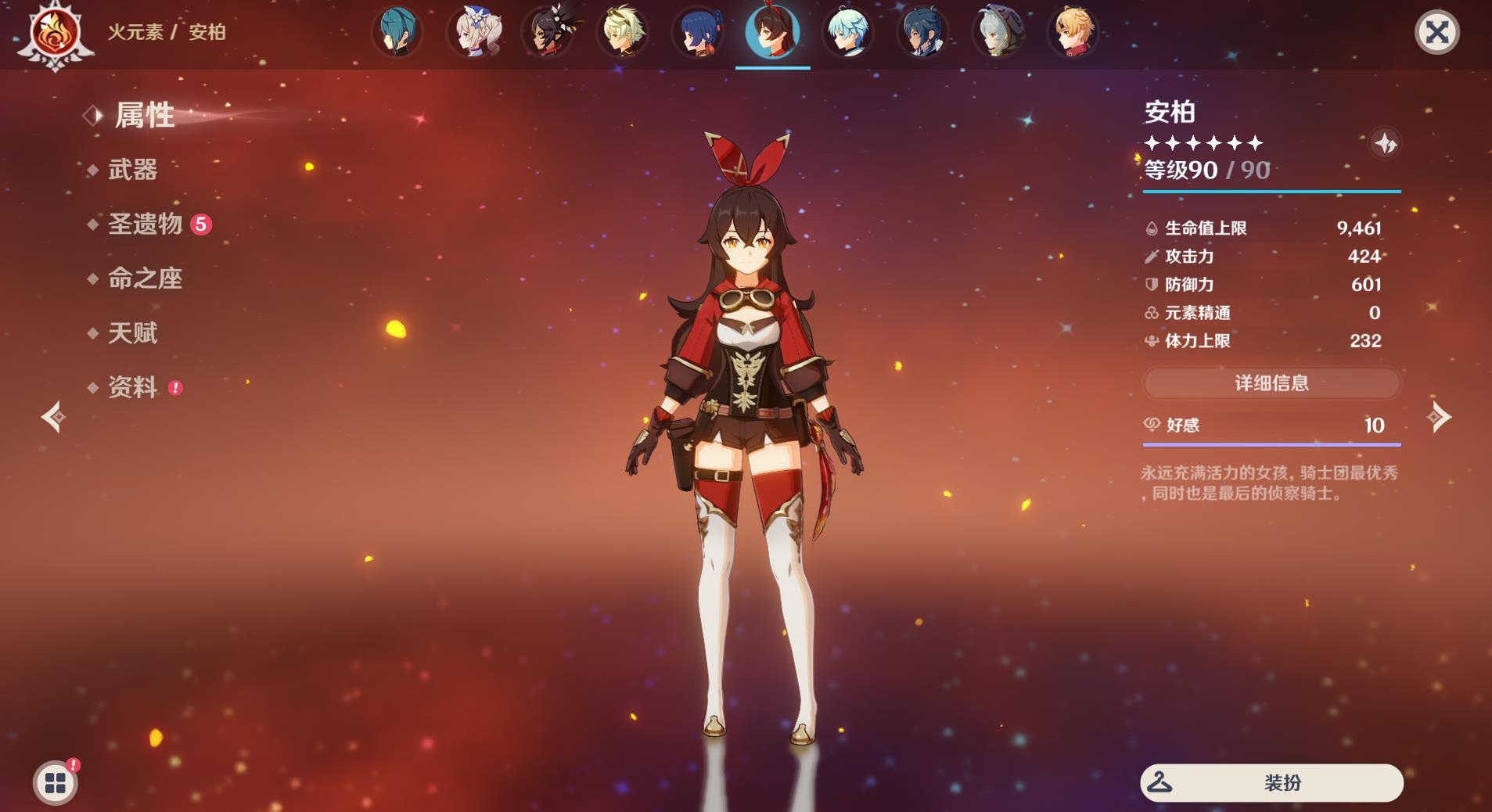The image size is (1492, 812).
Task: Select the 属性 attributes menu entry
Action: click(x=144, y=116)
